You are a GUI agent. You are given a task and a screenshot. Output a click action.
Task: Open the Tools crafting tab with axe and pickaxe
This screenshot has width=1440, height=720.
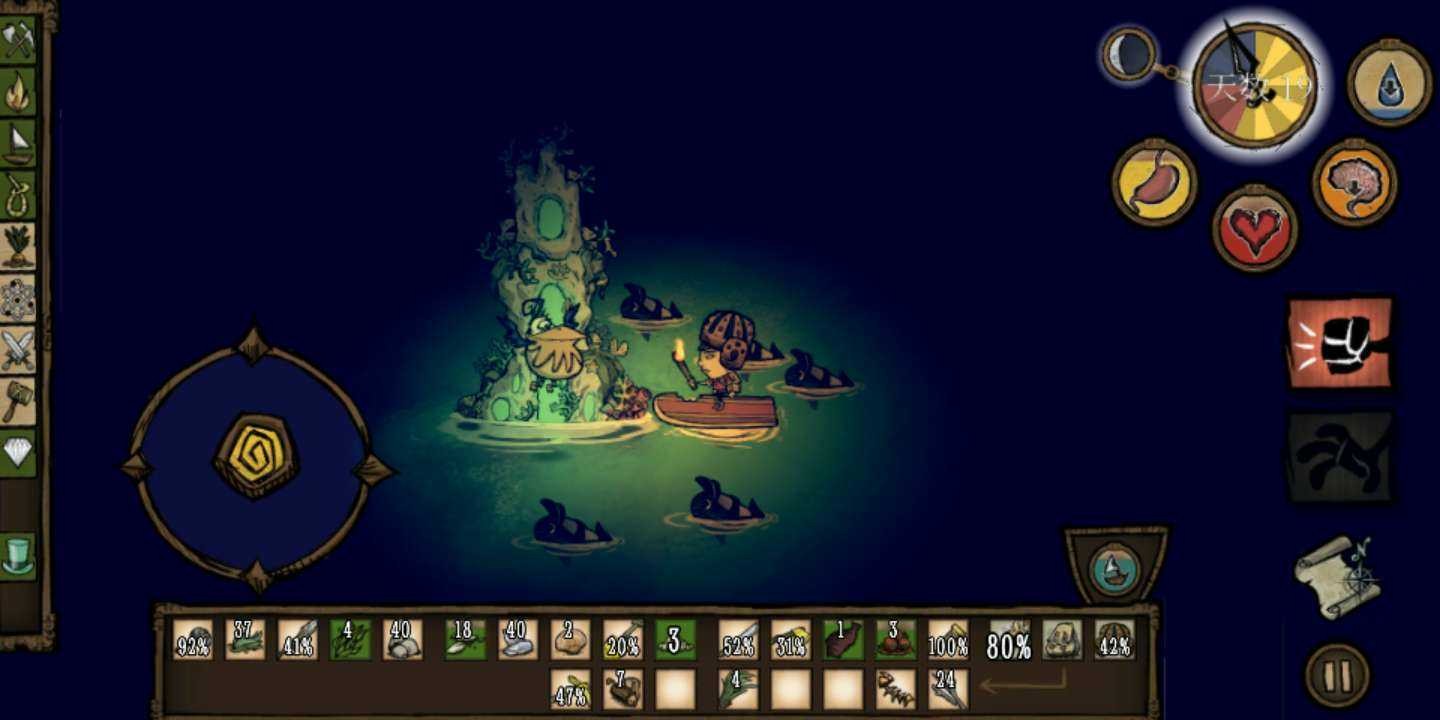click(x=18, y=40)
